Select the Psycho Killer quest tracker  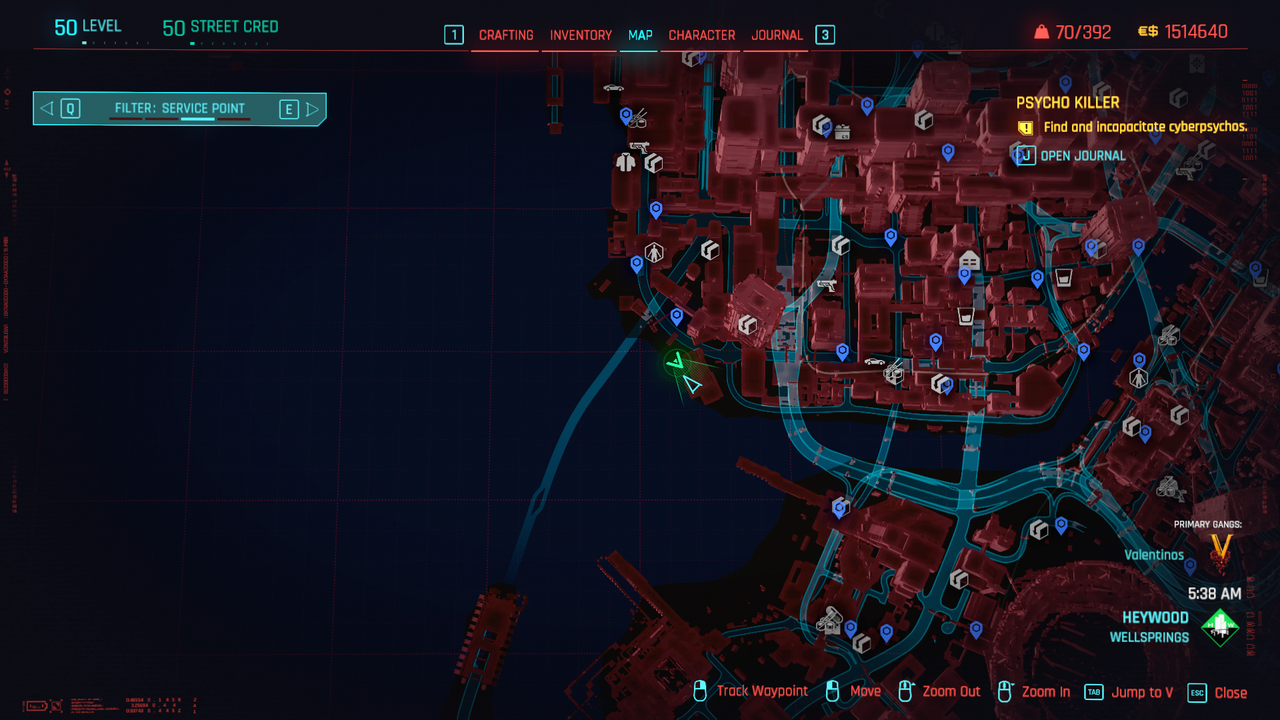click(x=1068, y=102)
